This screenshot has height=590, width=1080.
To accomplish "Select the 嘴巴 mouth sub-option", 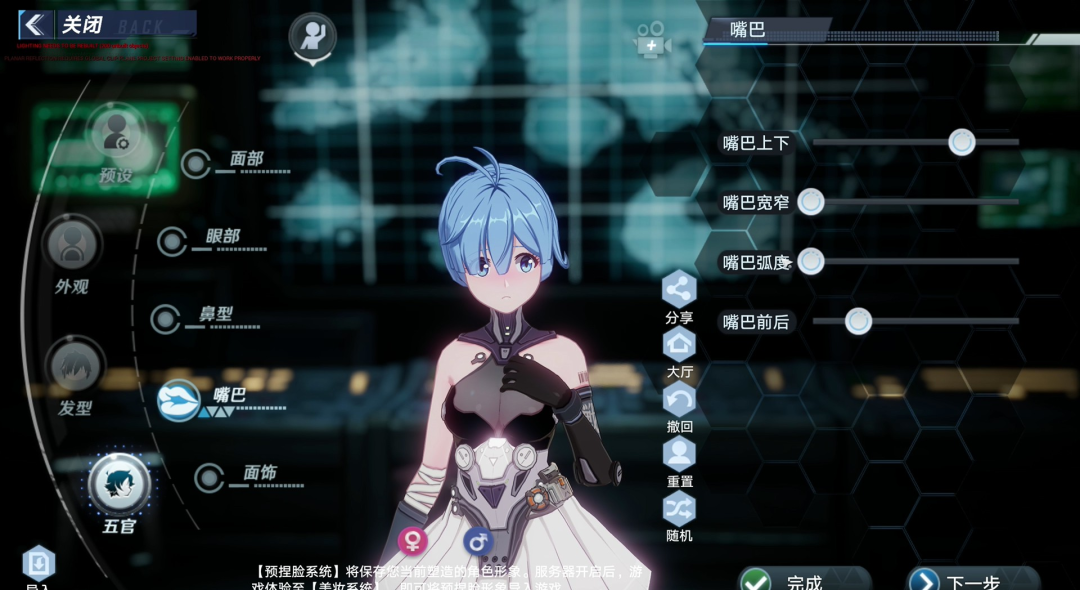I will click(x=180, y=400).
